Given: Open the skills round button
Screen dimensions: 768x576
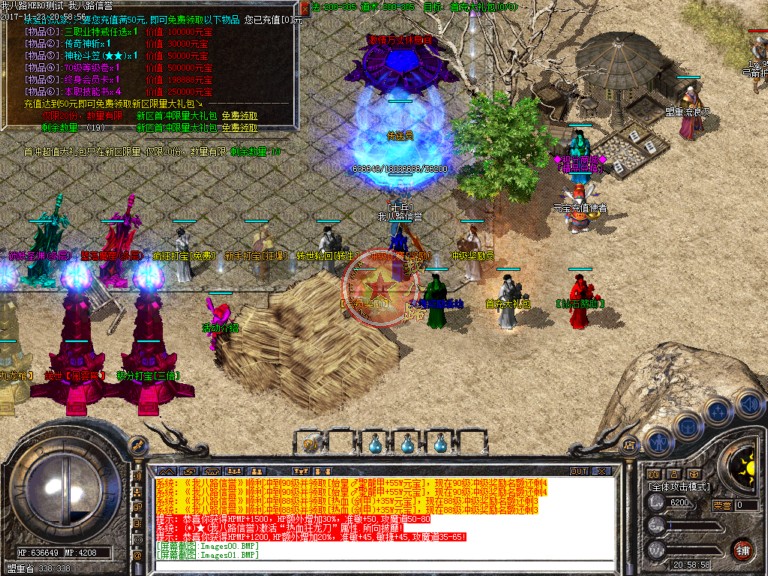Looking at the screenshot, I should click(718, 410).
